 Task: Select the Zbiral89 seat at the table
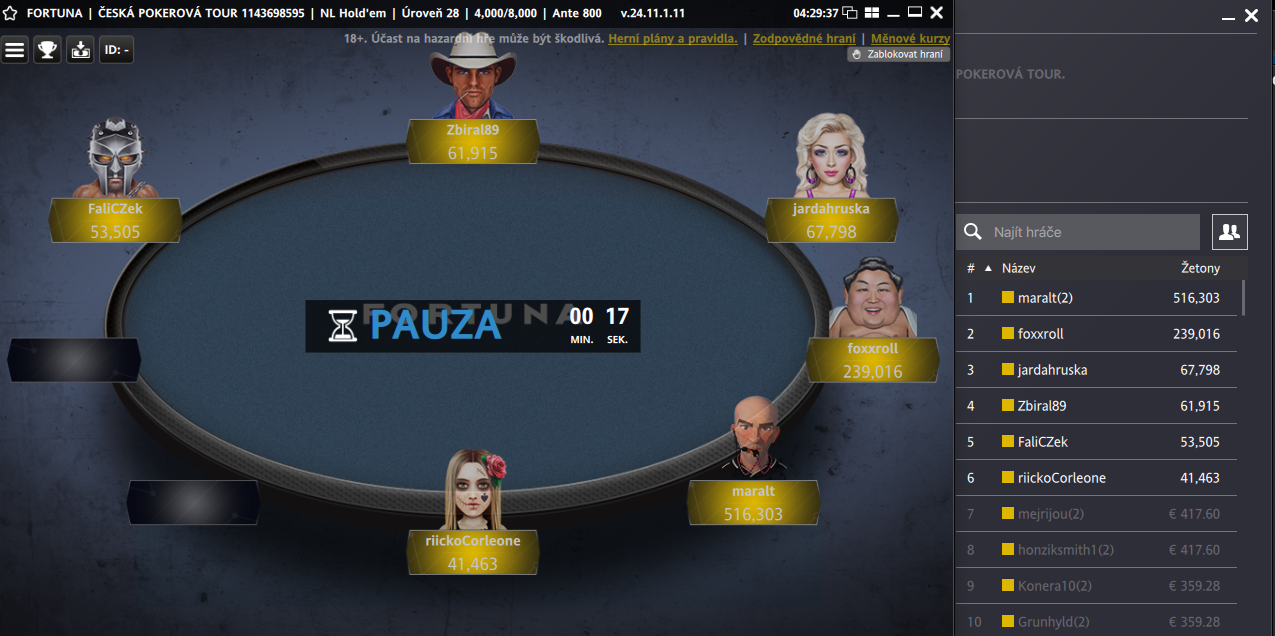pos(473,141)
